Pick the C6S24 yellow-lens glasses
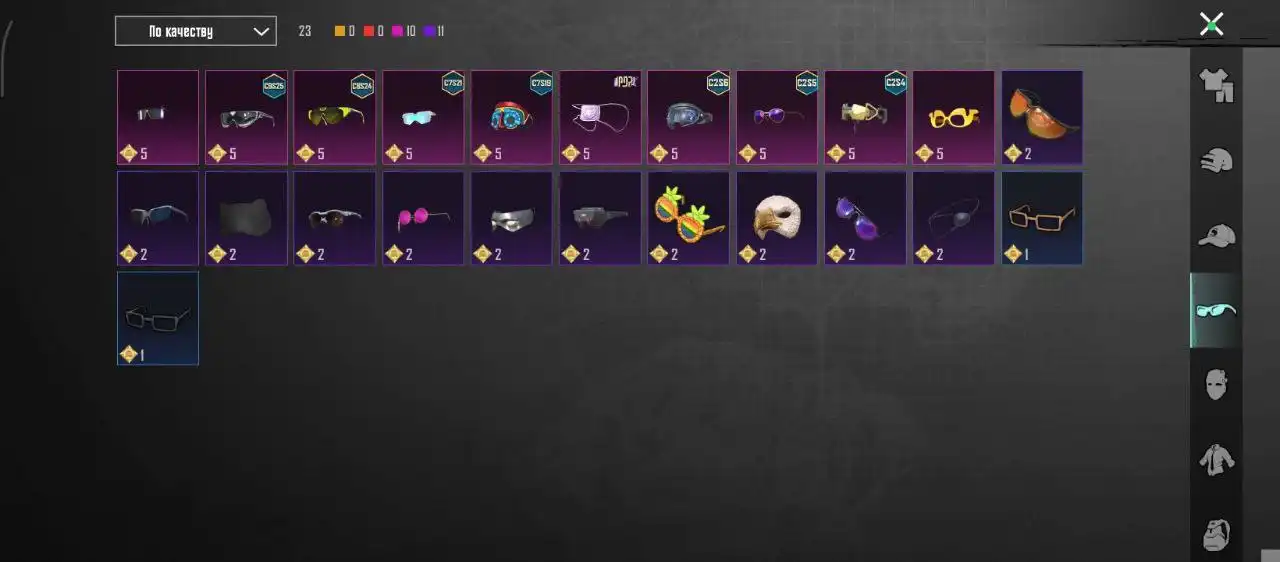Screen dimensions: 1280x562 point(334,117)
